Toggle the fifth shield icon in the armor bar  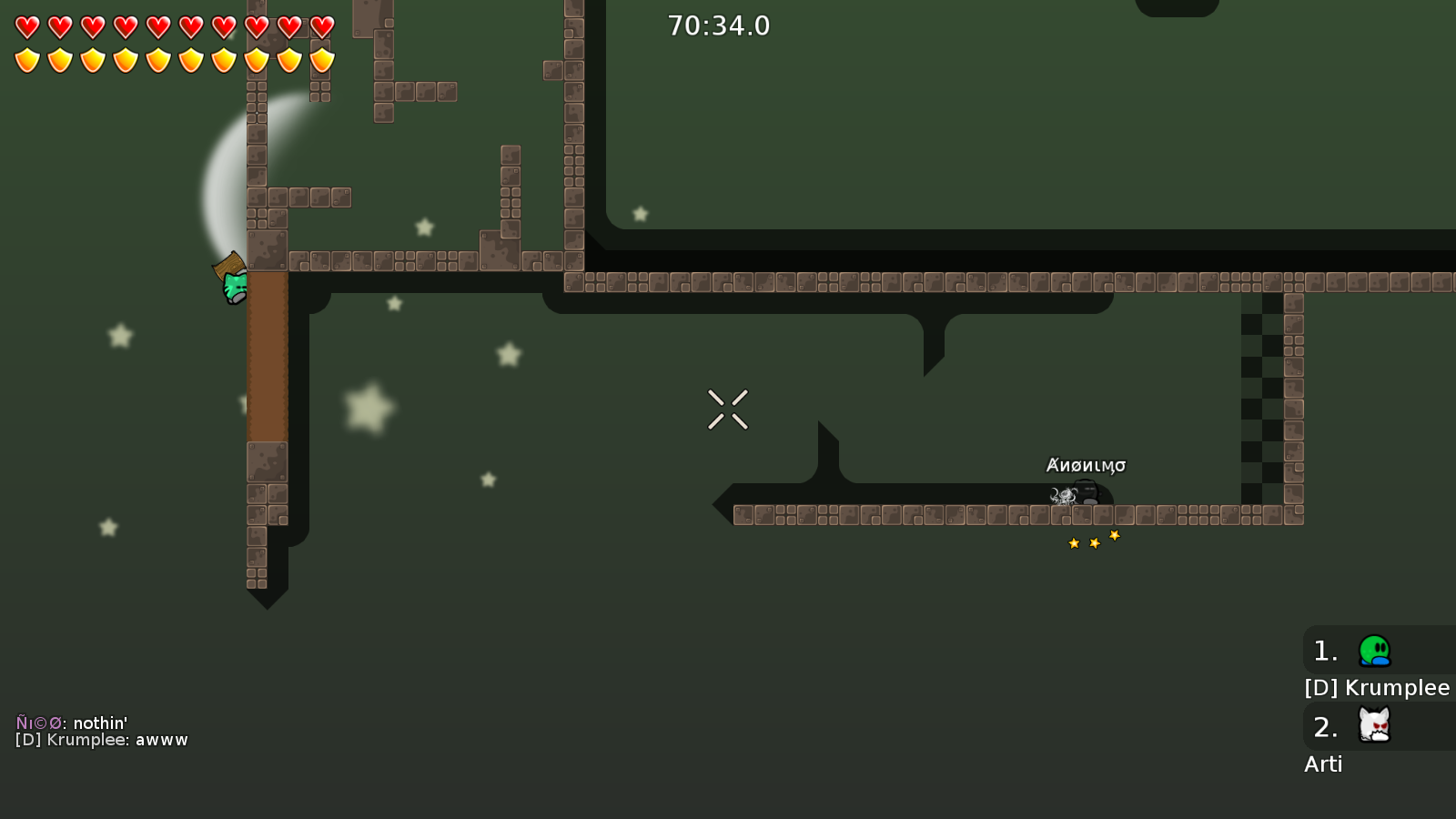158,60
